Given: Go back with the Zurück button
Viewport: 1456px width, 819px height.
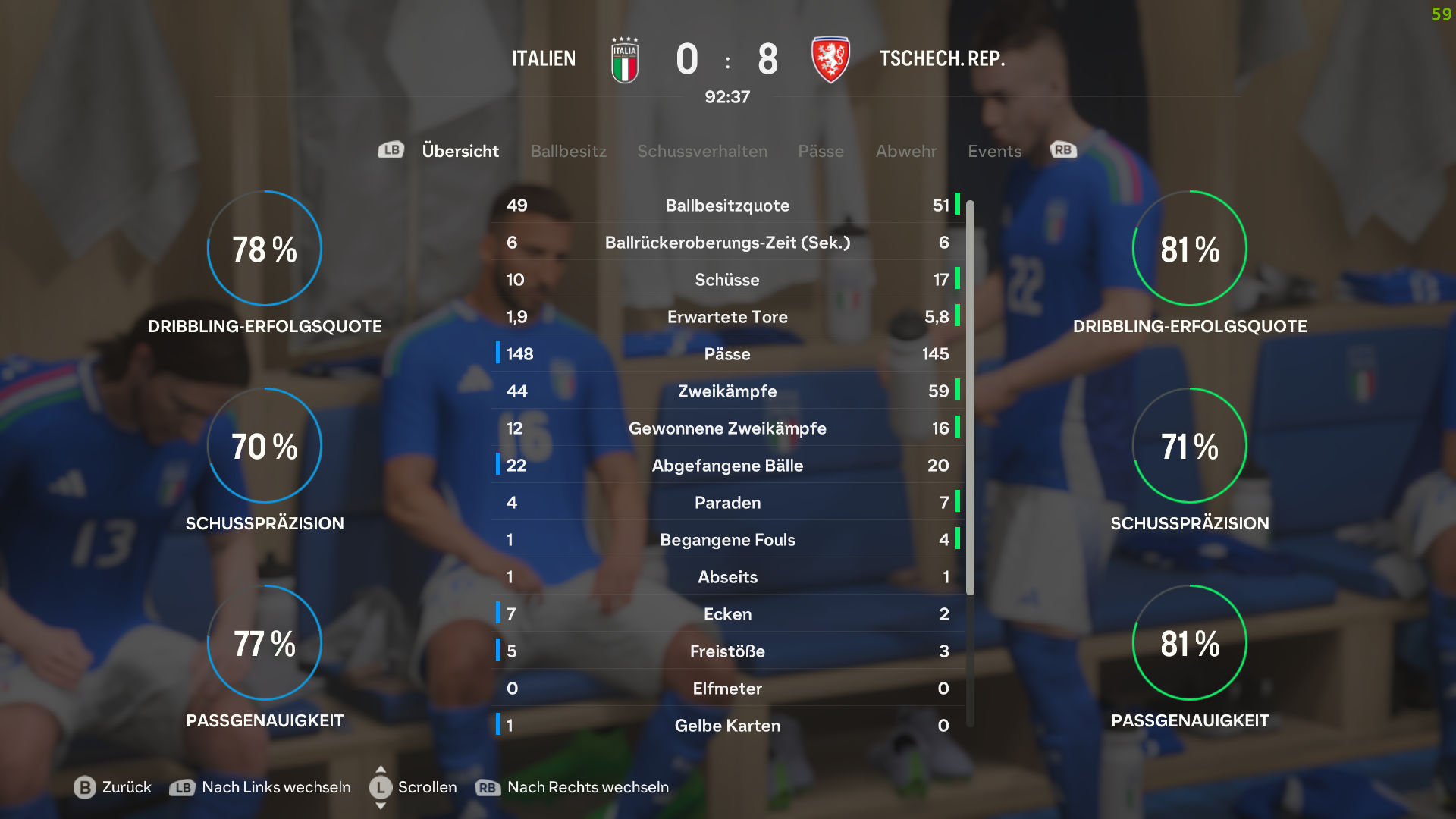Looking at the screenshot, I should [x=113, y=787].
